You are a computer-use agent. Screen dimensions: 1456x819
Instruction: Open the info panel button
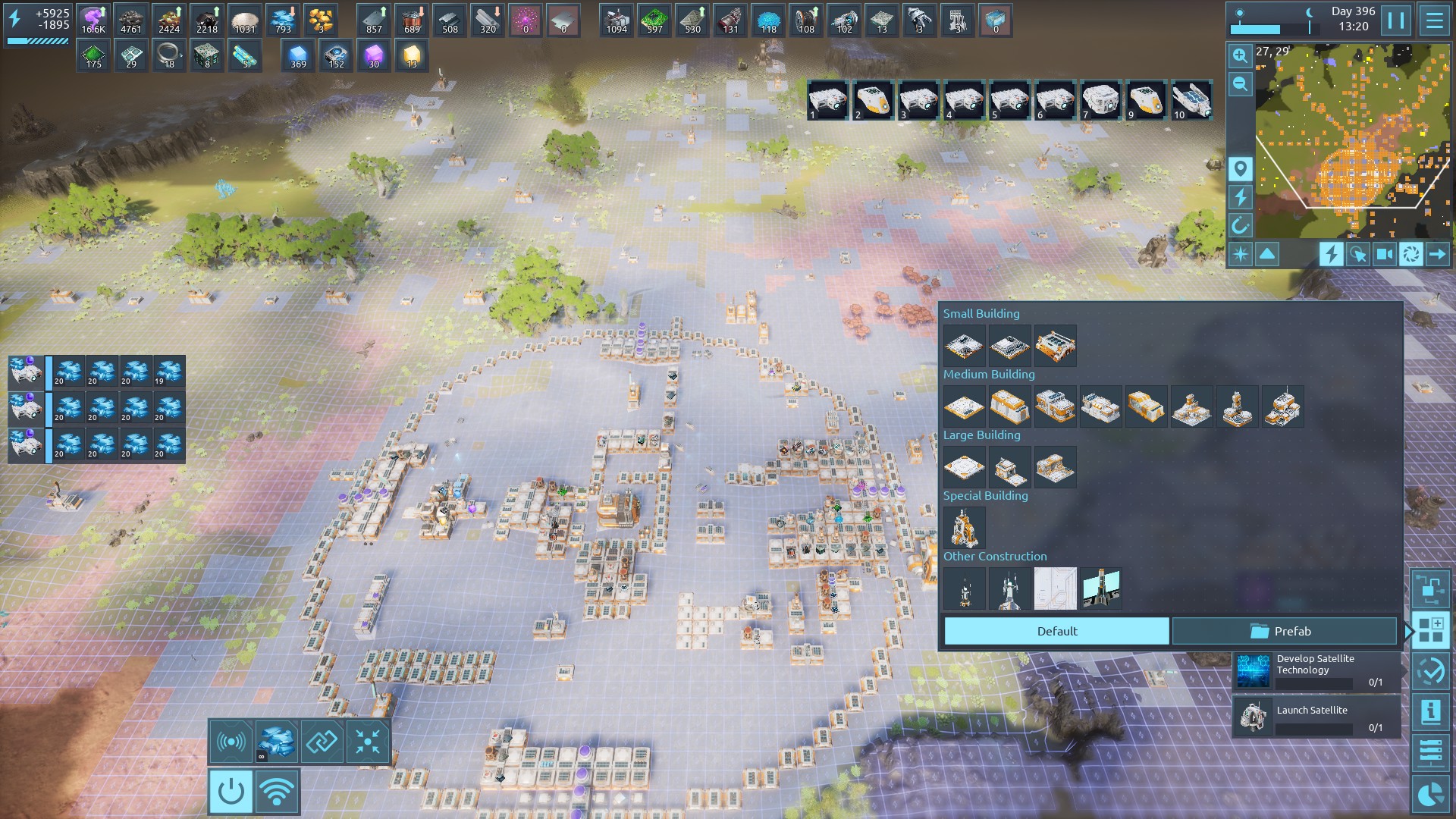[1430, 712]
